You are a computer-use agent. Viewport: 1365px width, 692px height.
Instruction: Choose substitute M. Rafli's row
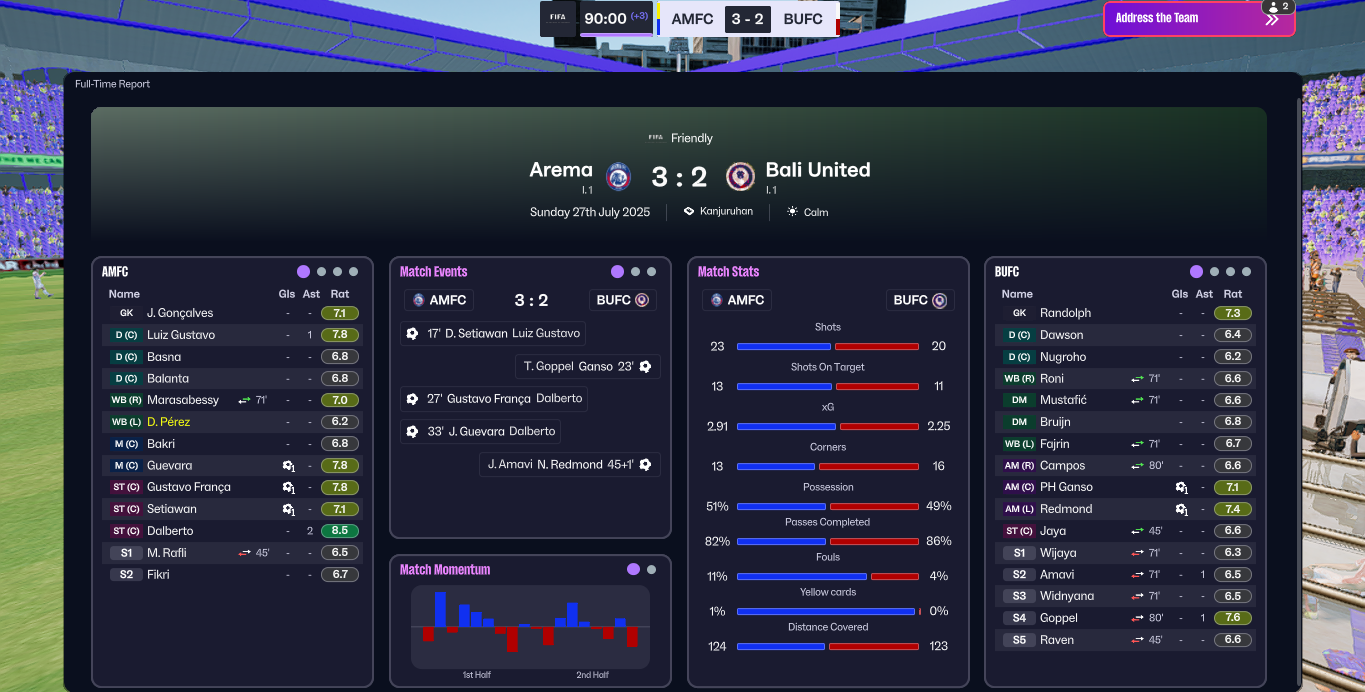pos(166,553)
